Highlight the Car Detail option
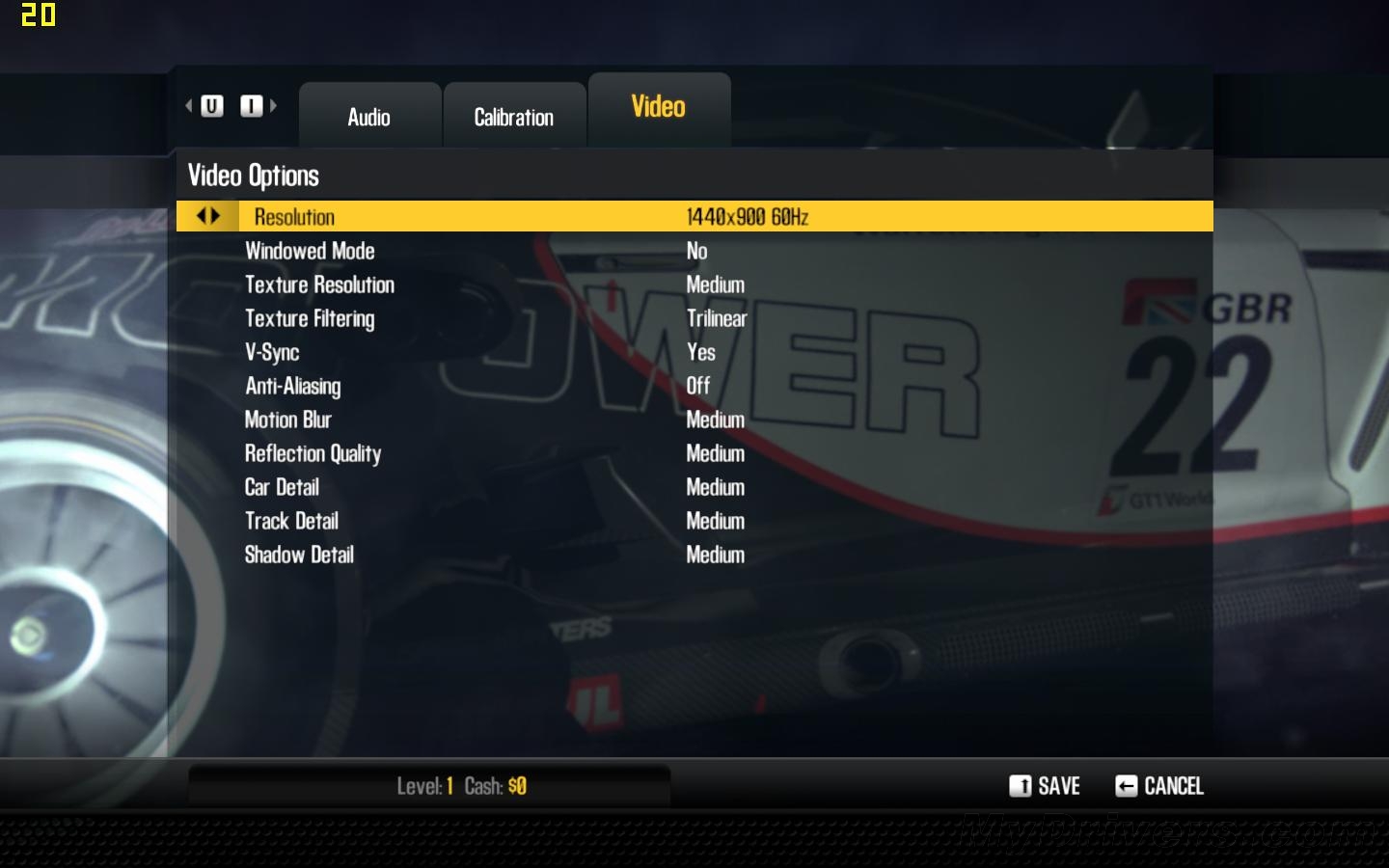 tap(282, 487)
